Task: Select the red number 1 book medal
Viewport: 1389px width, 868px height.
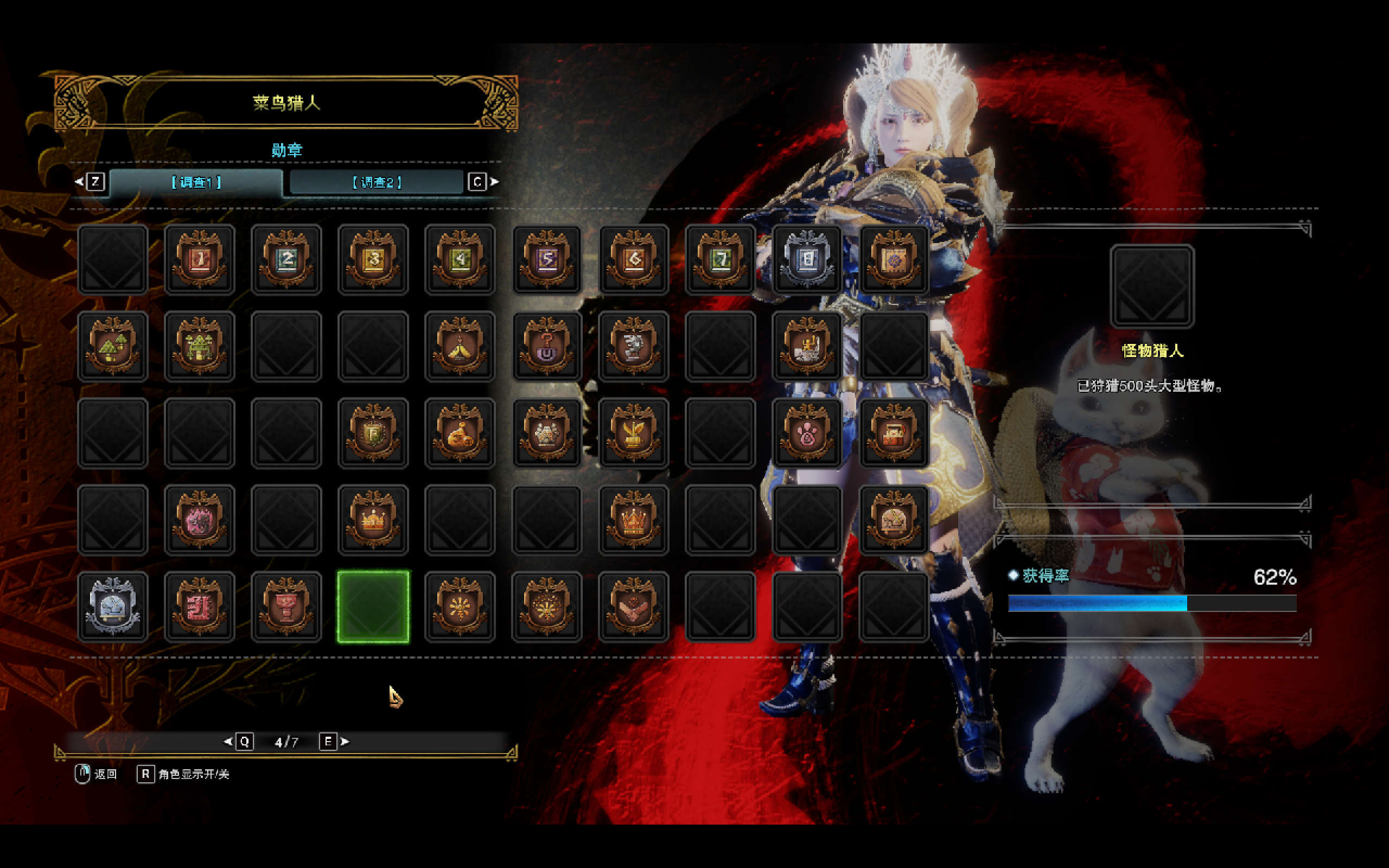Action: (199, 259)
